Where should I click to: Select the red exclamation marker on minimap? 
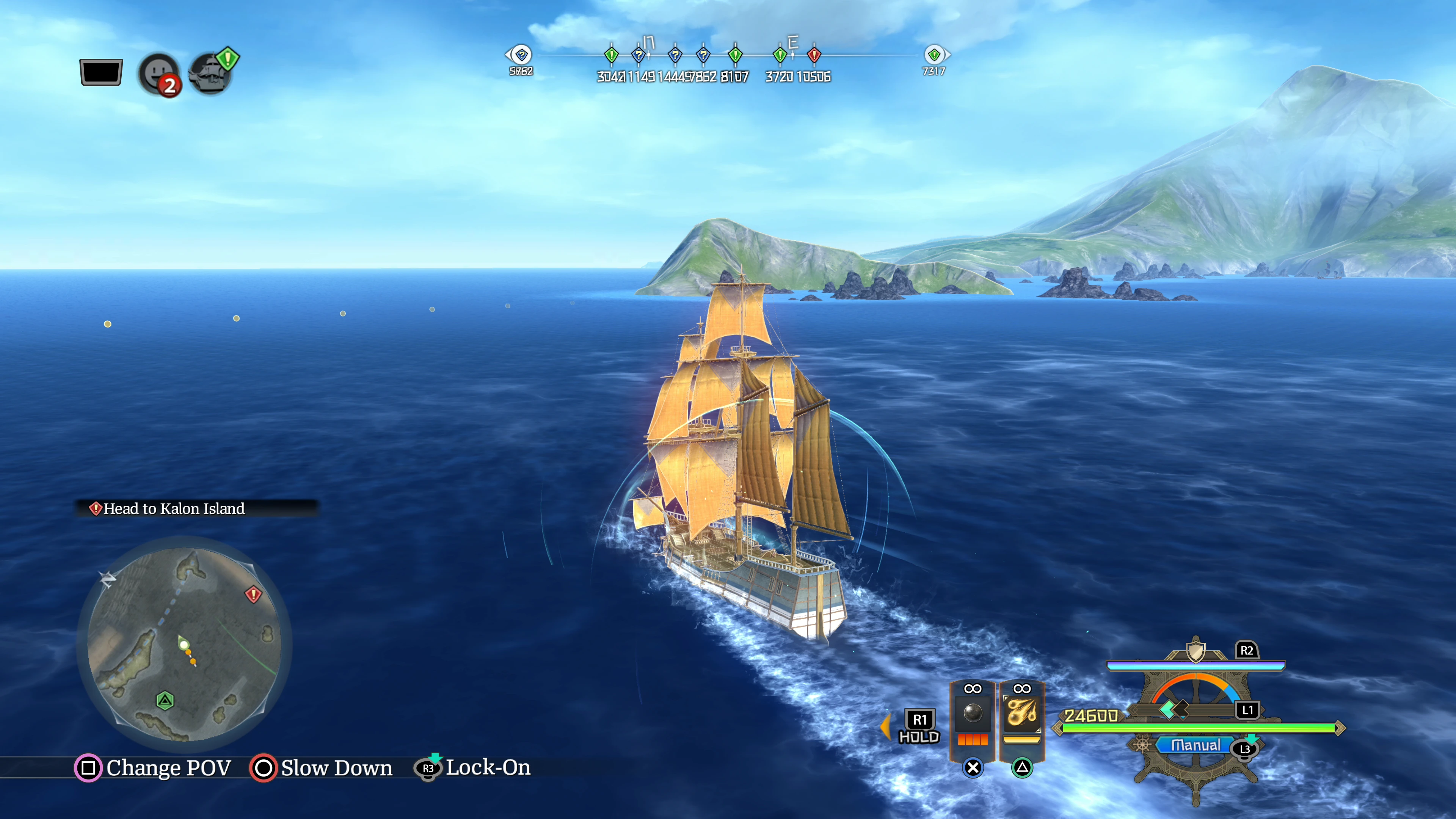[x=253, y=594]
